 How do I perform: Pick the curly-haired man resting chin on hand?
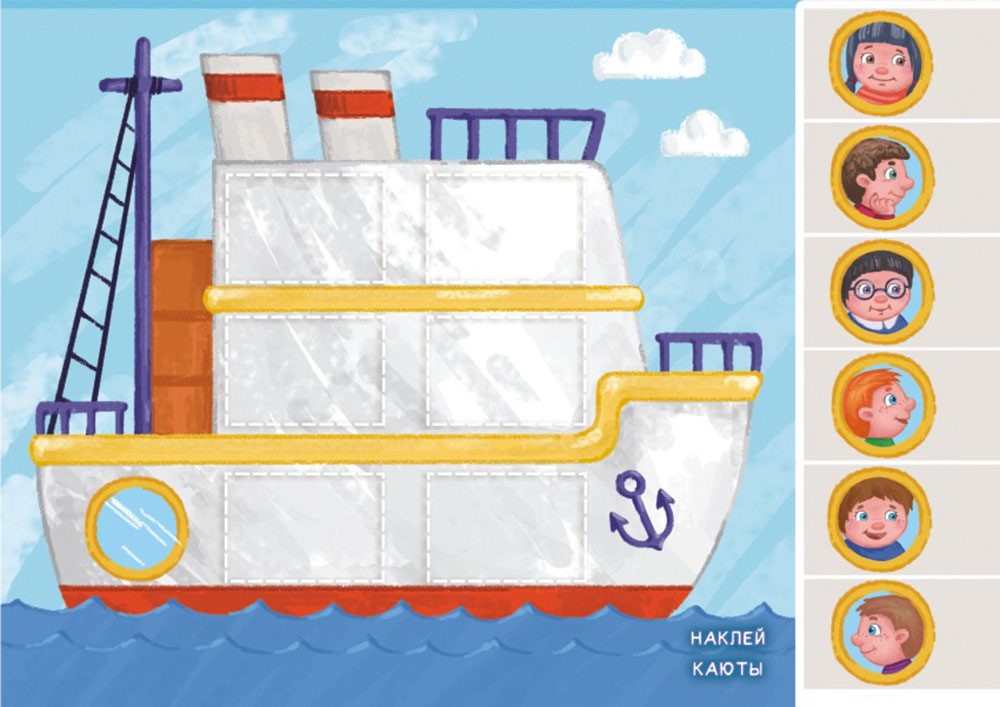(x=881, y=178)
